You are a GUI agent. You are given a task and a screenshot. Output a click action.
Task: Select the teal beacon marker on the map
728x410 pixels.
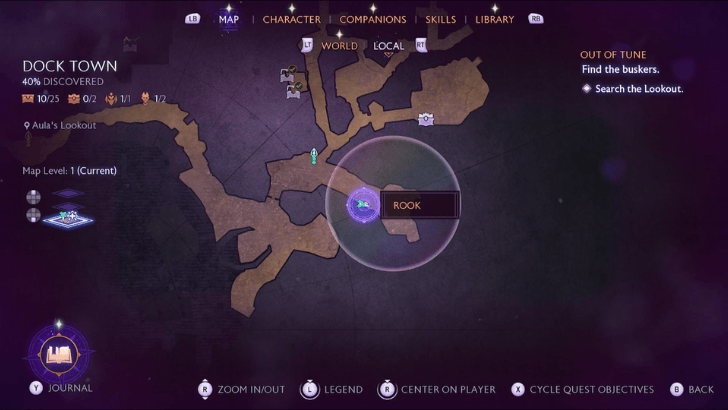tap(313, 155)
